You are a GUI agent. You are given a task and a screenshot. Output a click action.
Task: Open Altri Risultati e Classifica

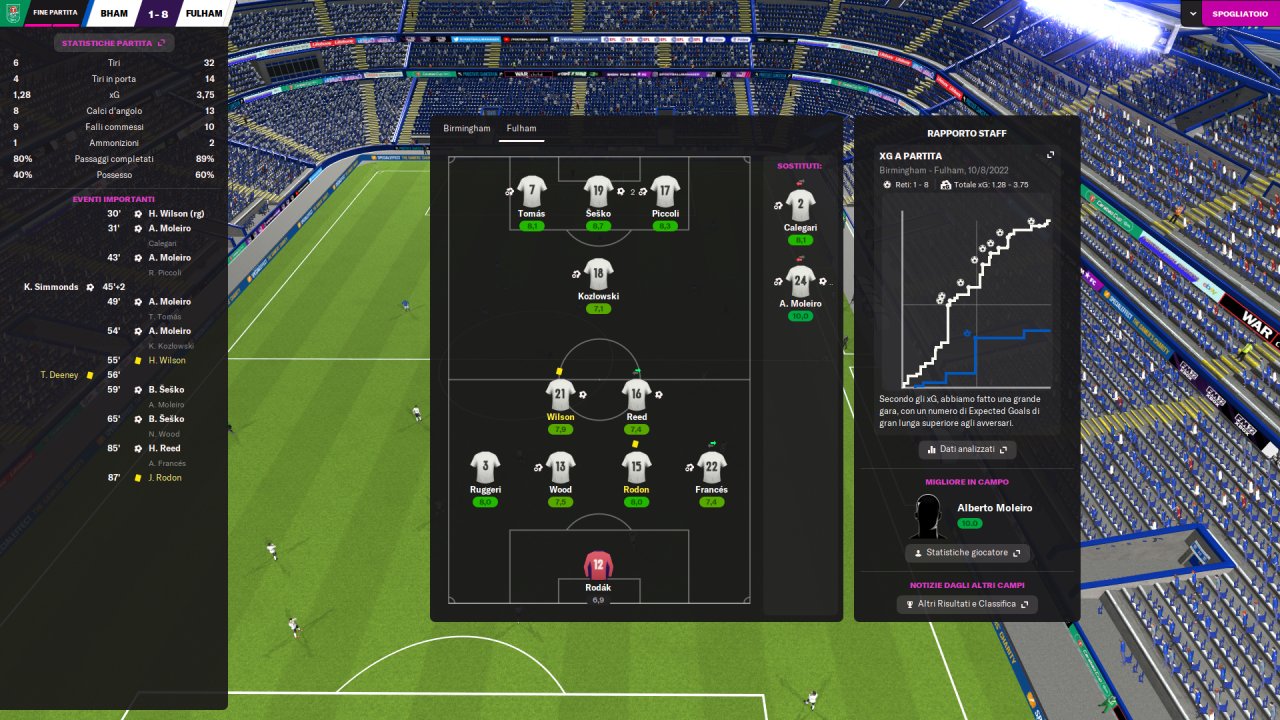(967, 604)
